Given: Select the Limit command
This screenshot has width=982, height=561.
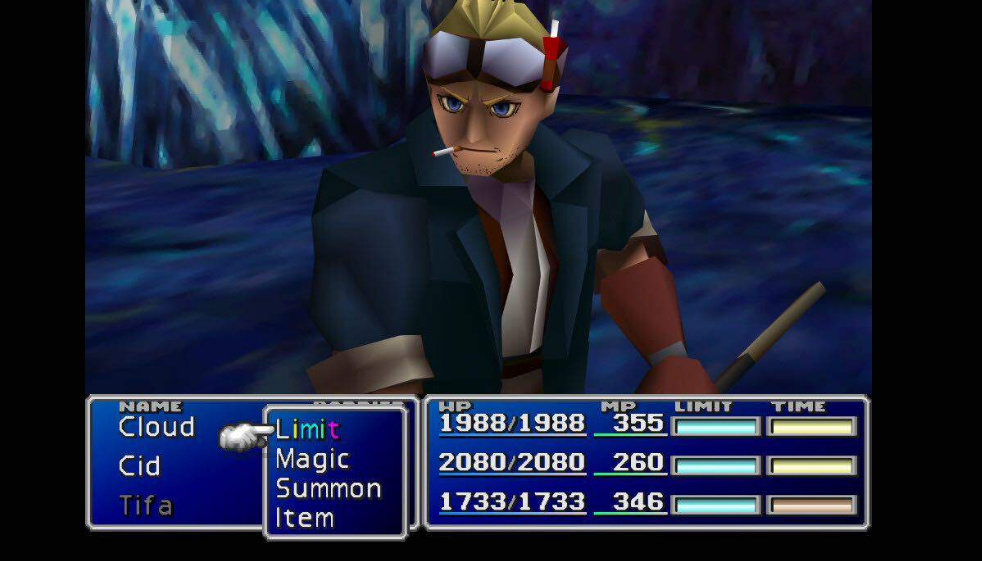Looking at the screenshot, I should (308, 431).
